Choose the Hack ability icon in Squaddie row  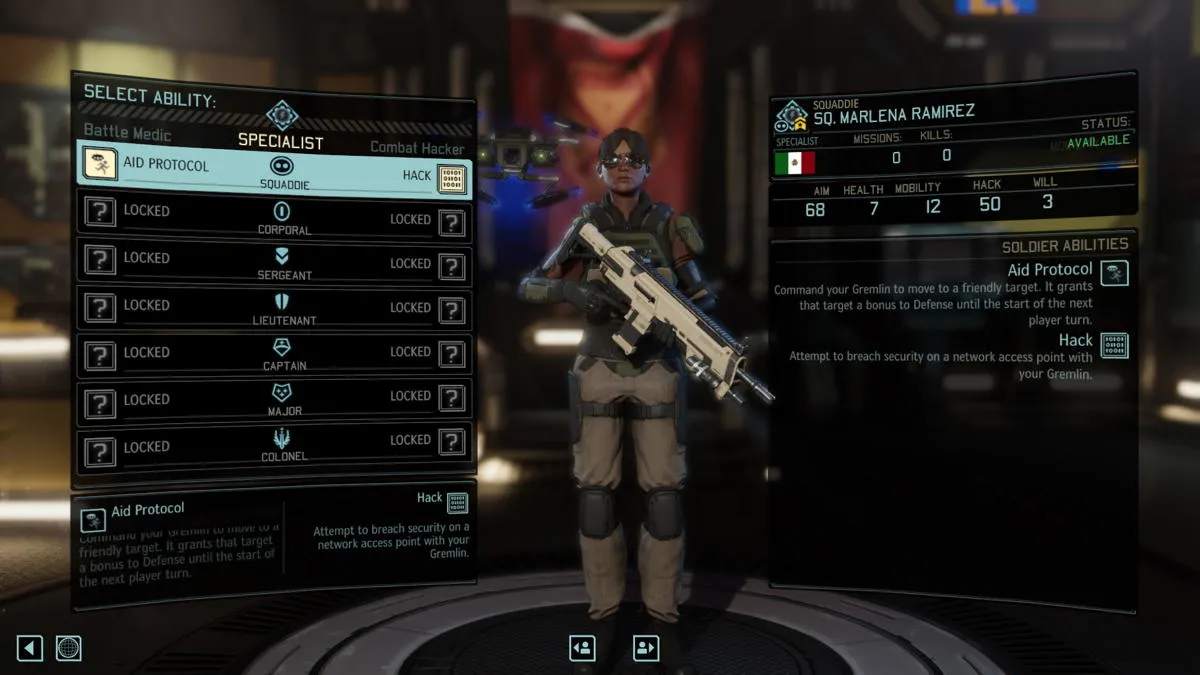pos(452,178)
